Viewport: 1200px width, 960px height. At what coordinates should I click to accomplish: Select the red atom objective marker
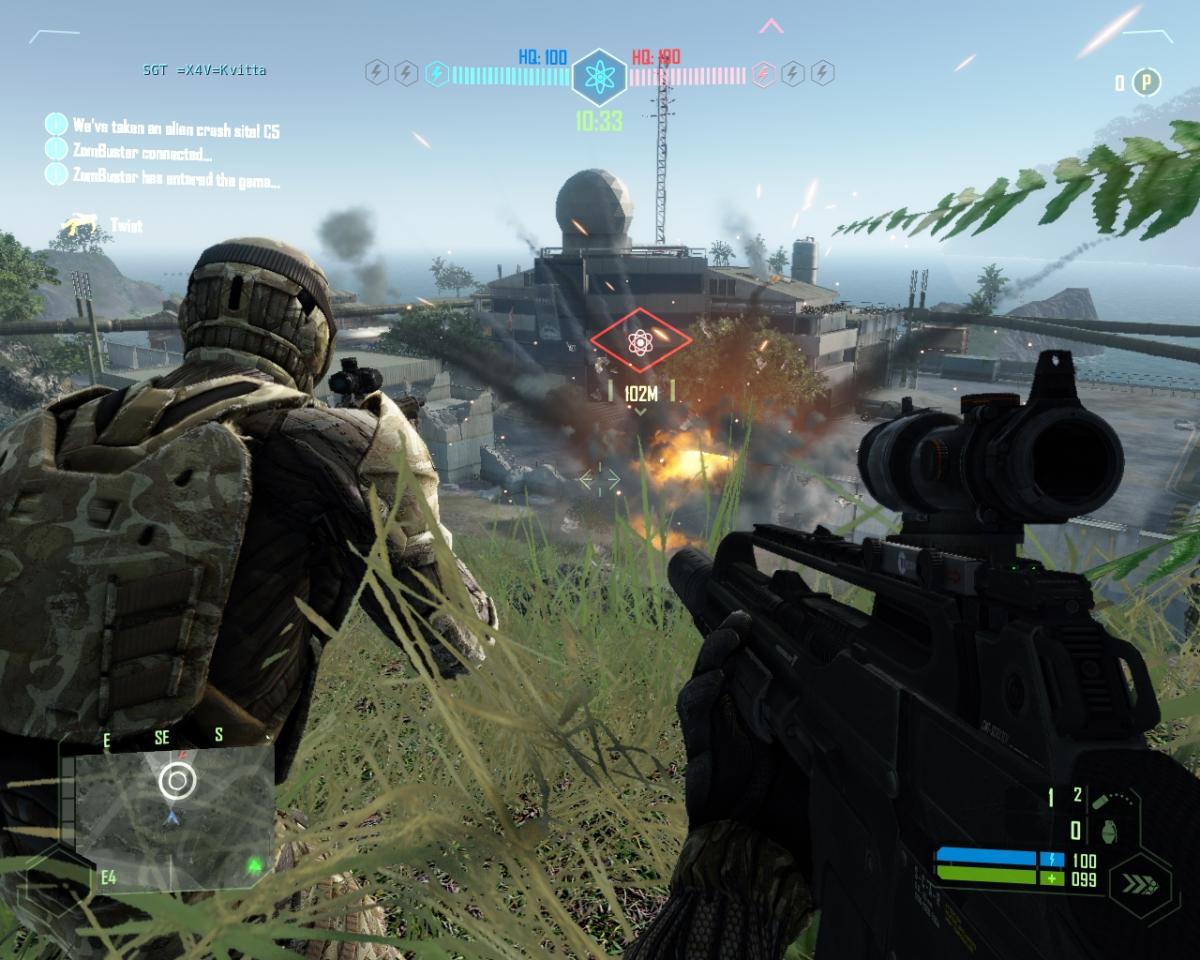coord(640,342)
